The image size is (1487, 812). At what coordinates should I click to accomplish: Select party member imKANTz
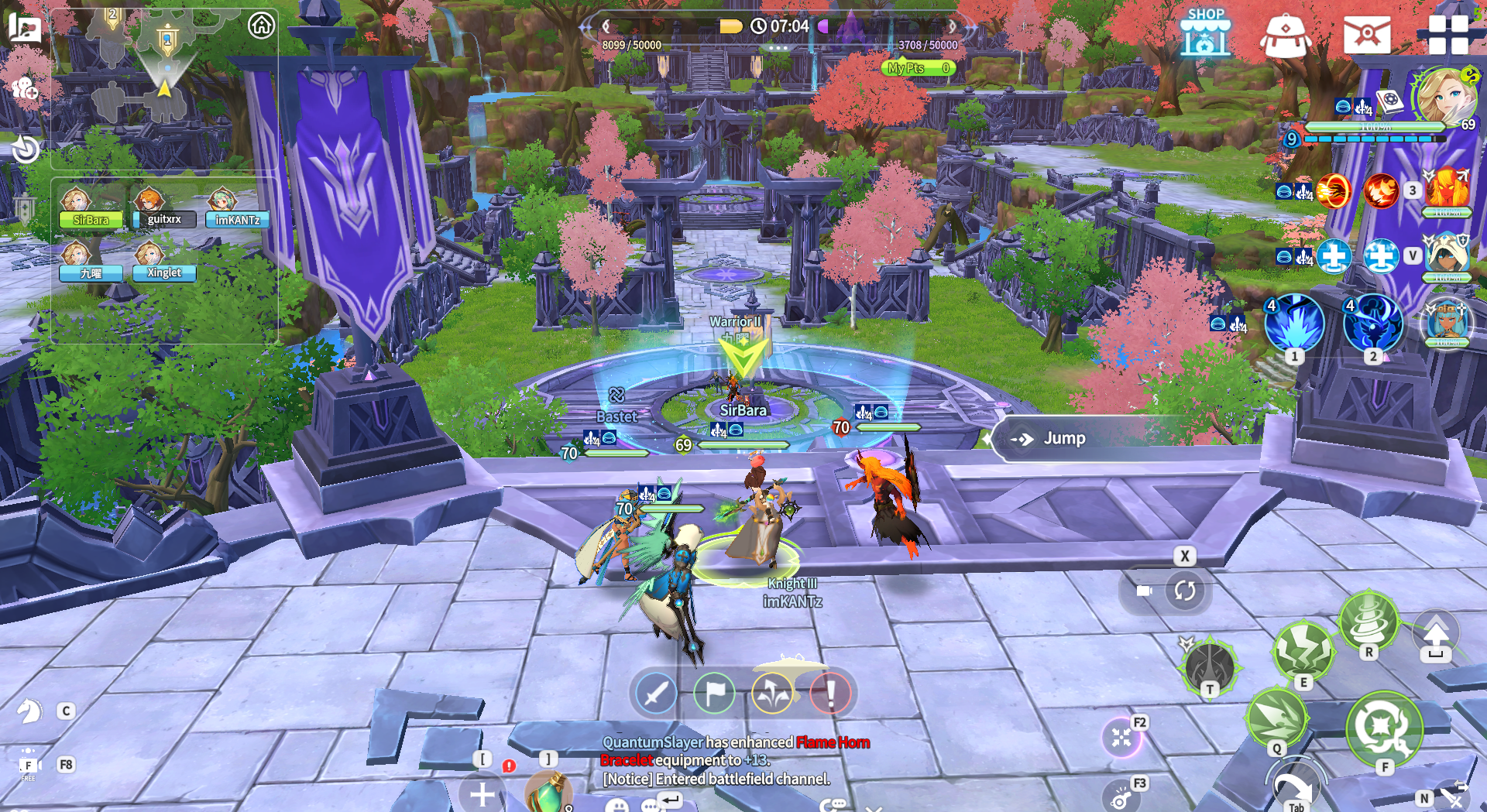tap(237, 219)
